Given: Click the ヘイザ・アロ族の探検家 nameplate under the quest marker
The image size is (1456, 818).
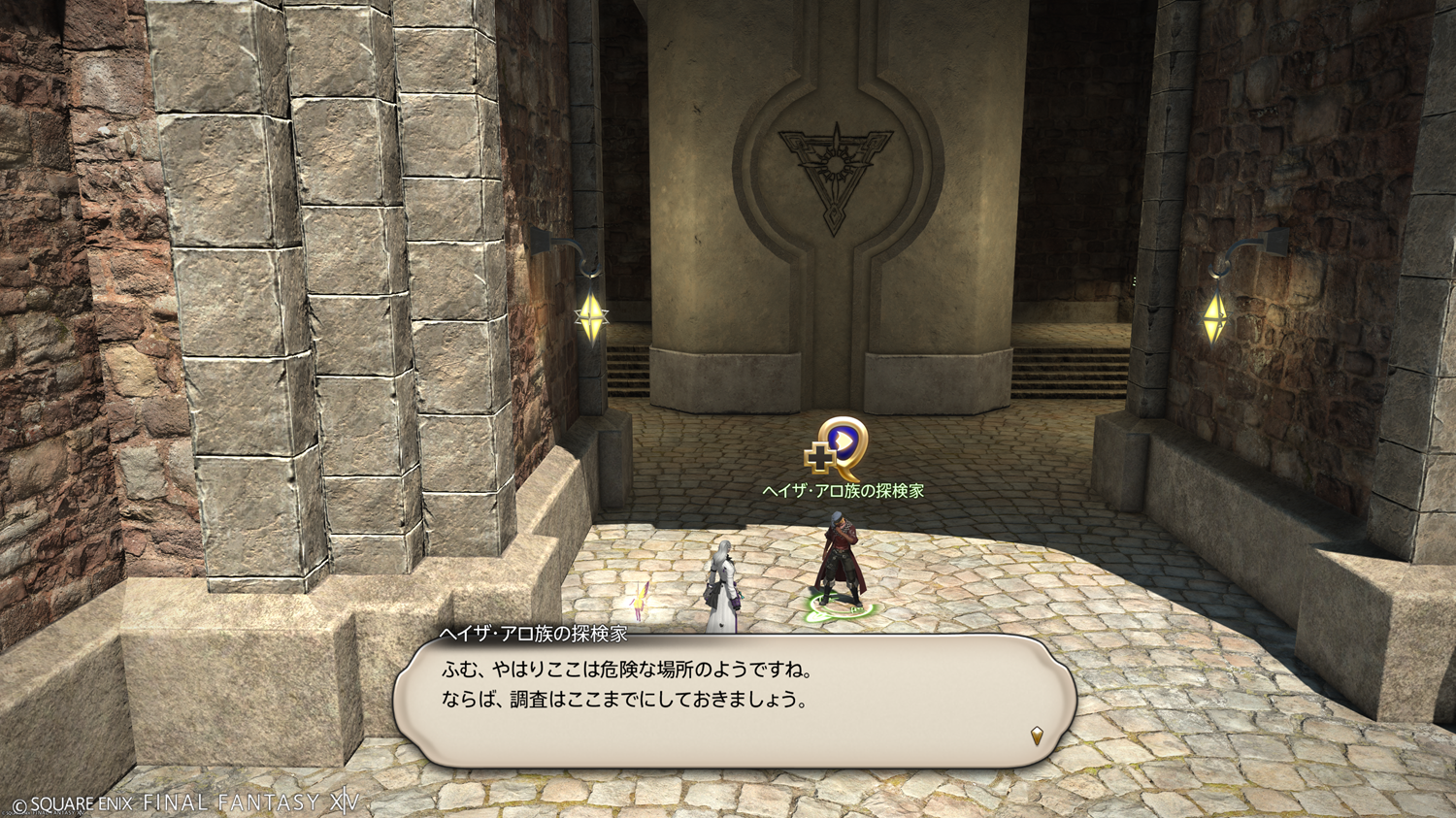Looking at the screenshot, I should pos(843,491).
